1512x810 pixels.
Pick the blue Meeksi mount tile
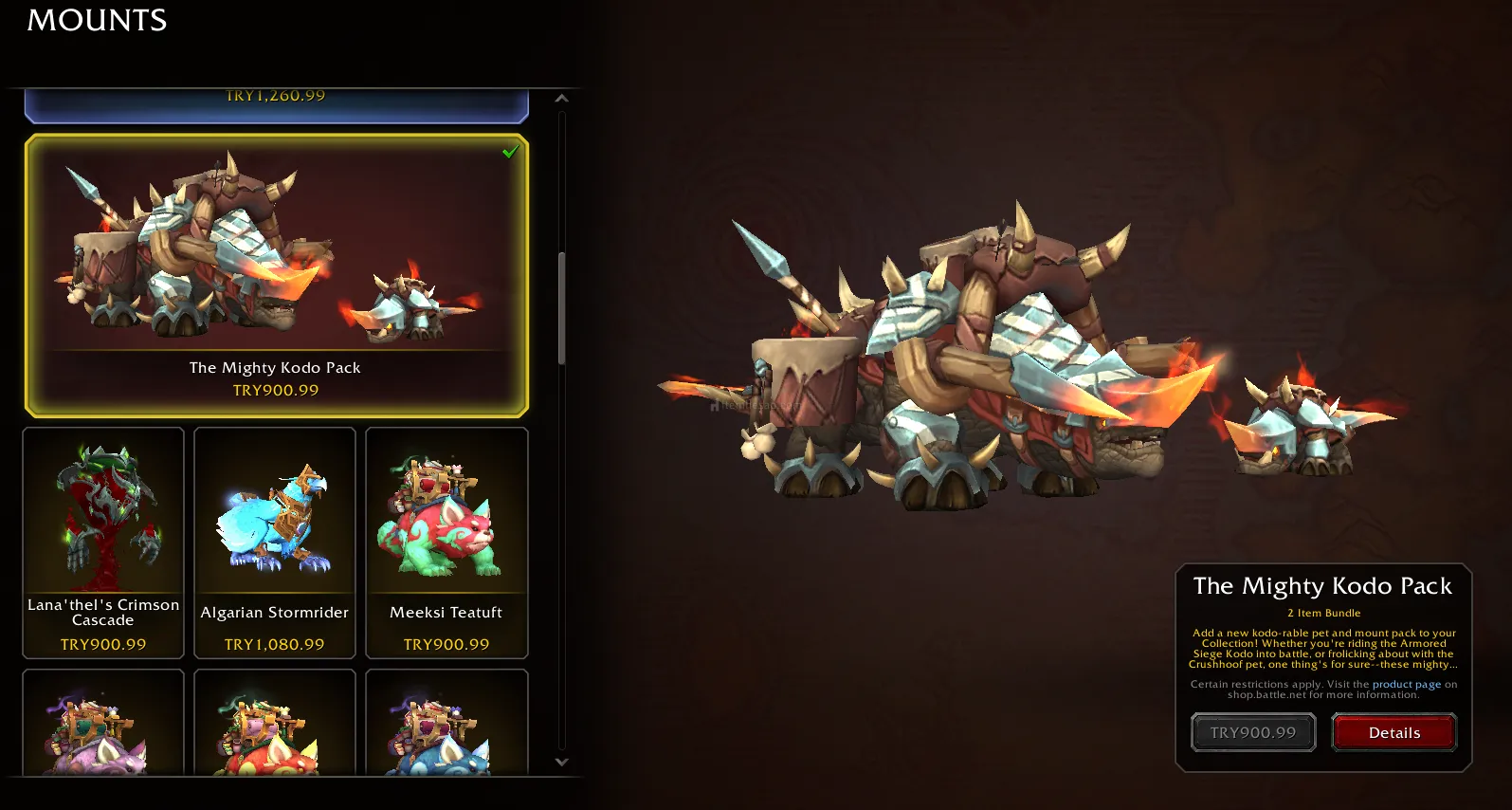446,723
